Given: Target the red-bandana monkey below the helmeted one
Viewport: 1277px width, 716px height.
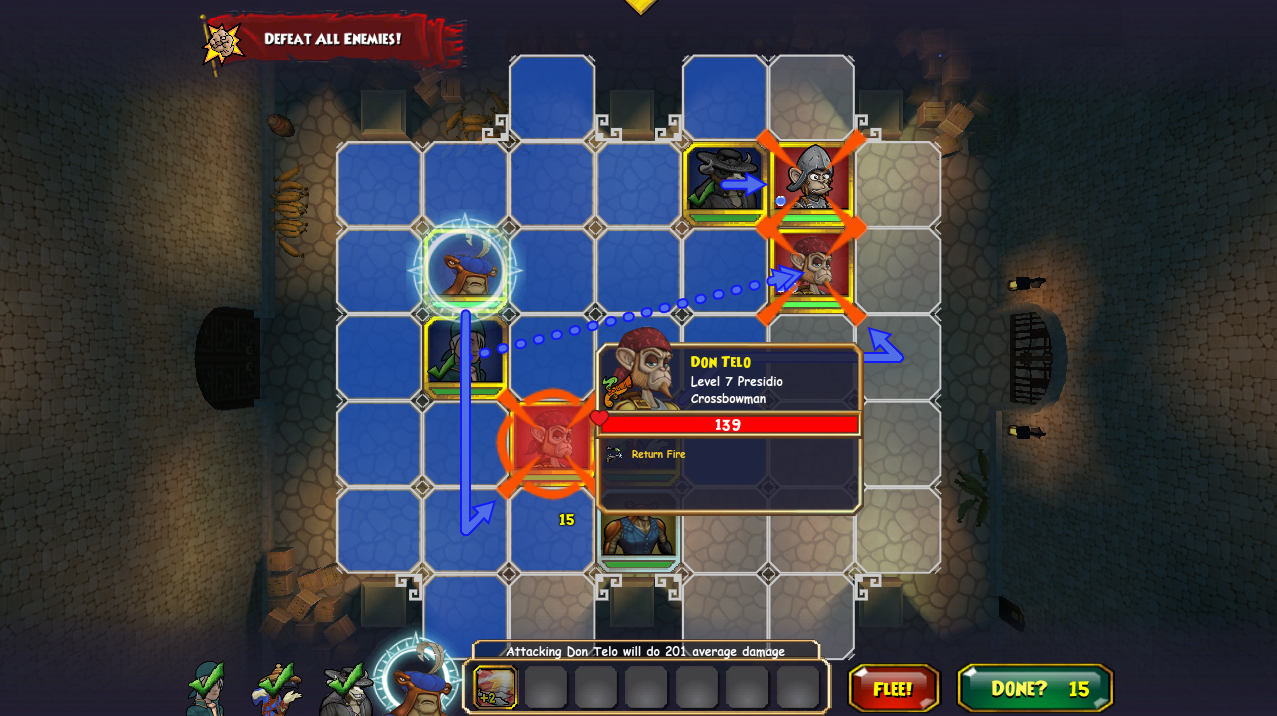Looking at the screenshot, I should pos(811,270).
